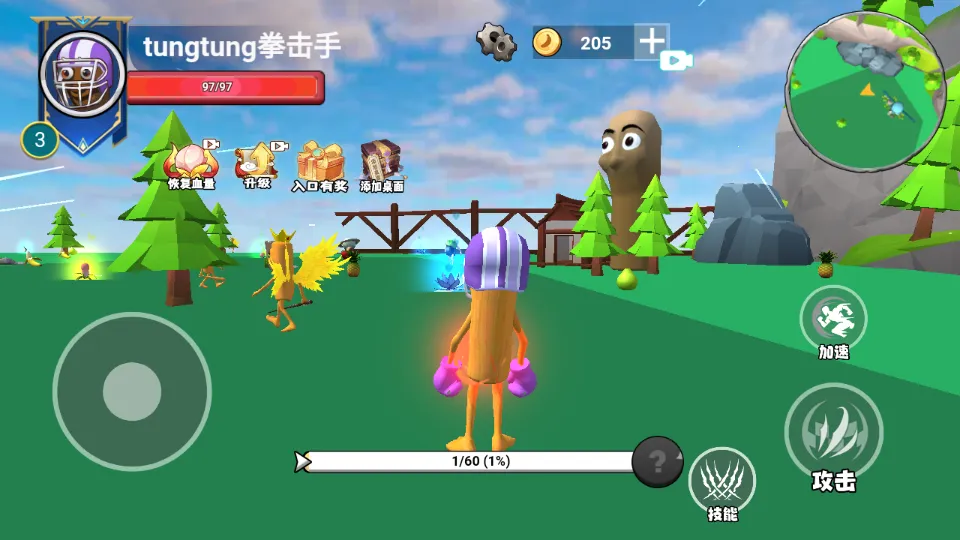
Task: Open settings via the gear icon
Action: coord(496,42)
